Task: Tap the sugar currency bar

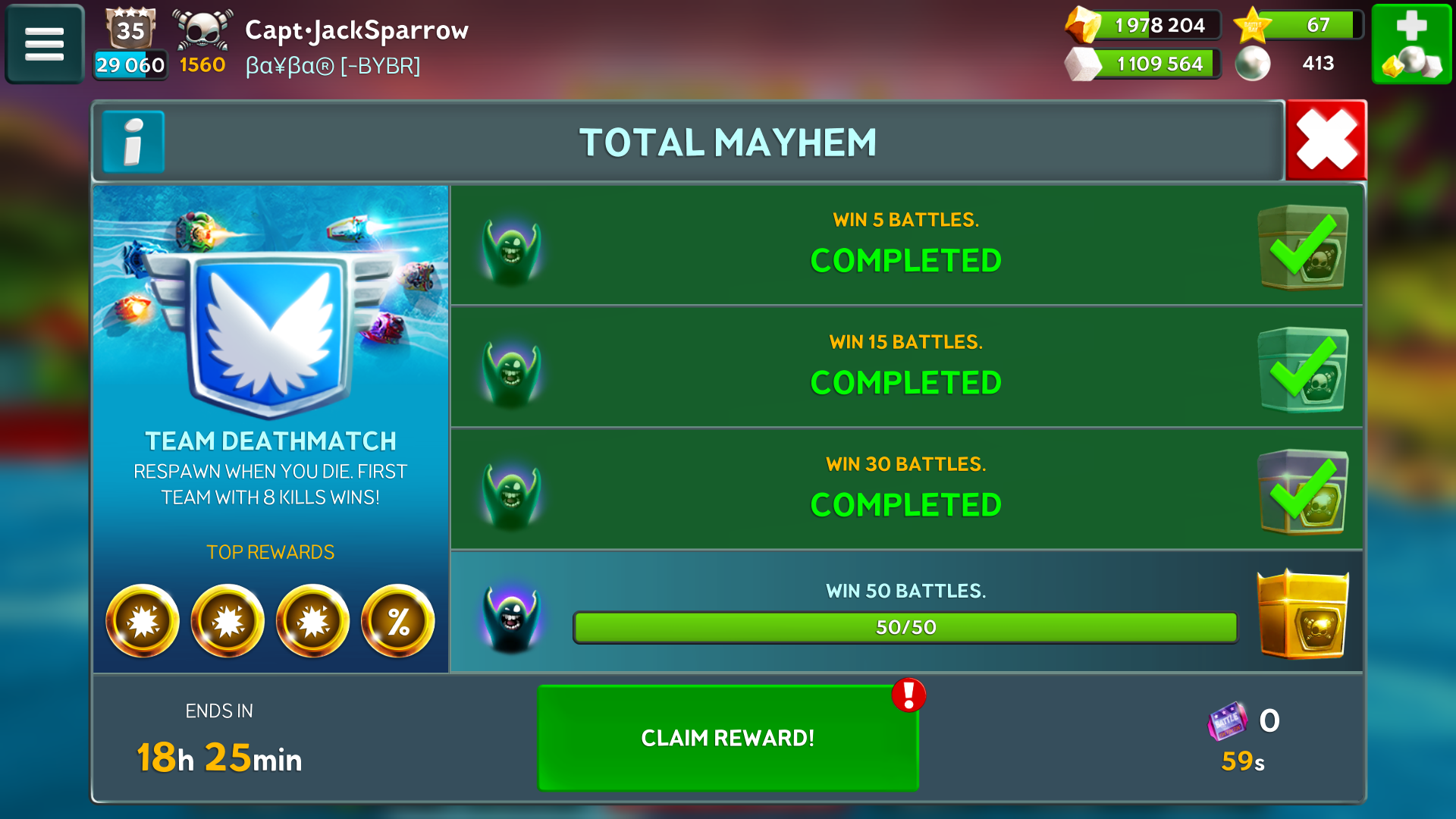Action: (1144, 64)
